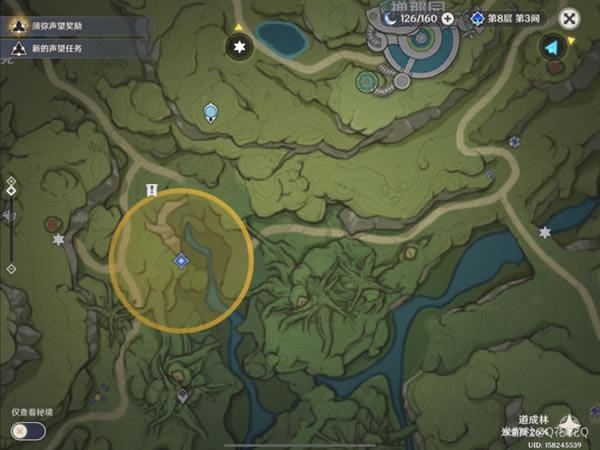This screenshot has width=600, height=450.
Task: Select the Statue of The Seven marker
Action: 210,111
